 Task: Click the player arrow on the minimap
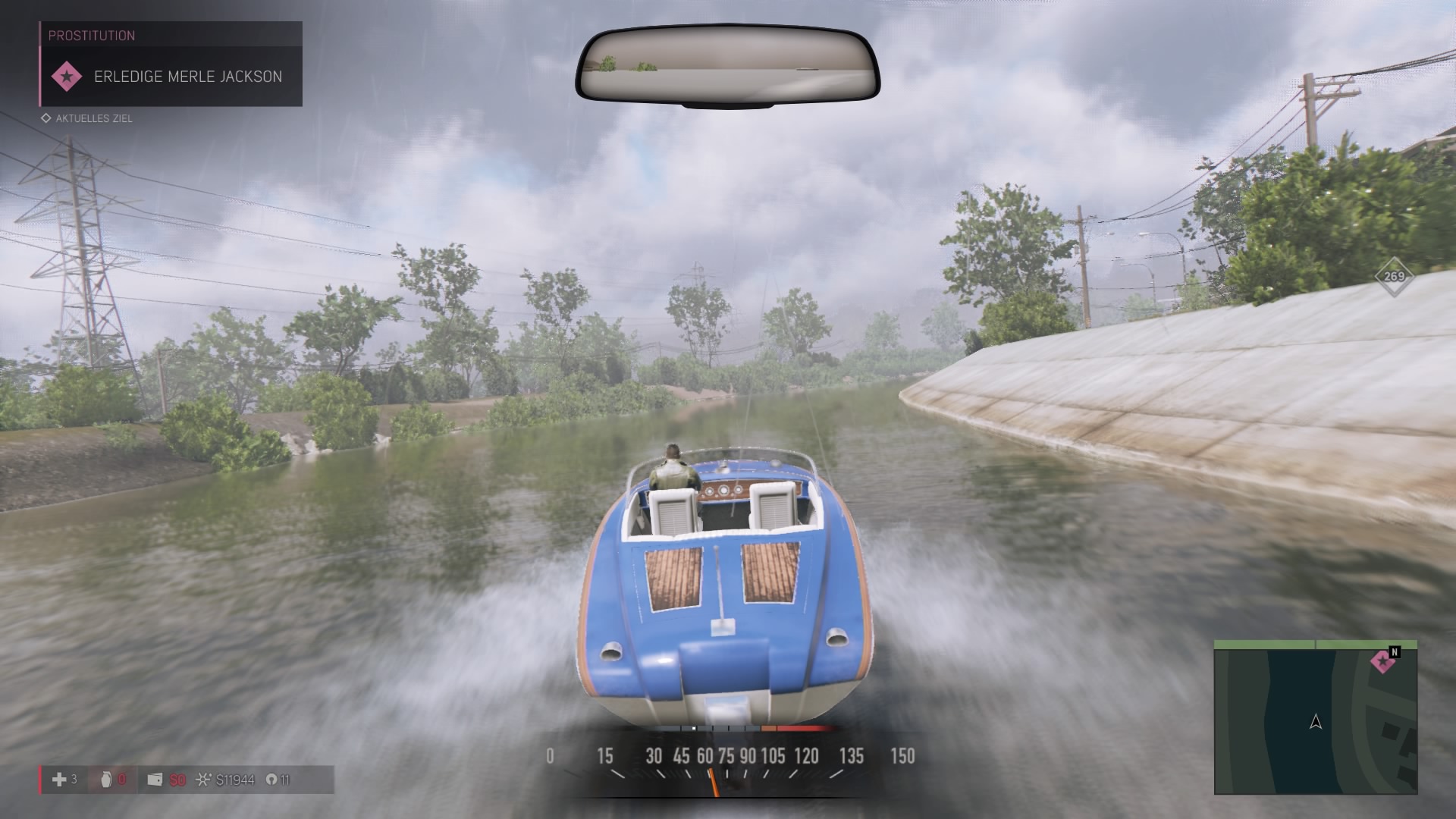coord(1316,723)
